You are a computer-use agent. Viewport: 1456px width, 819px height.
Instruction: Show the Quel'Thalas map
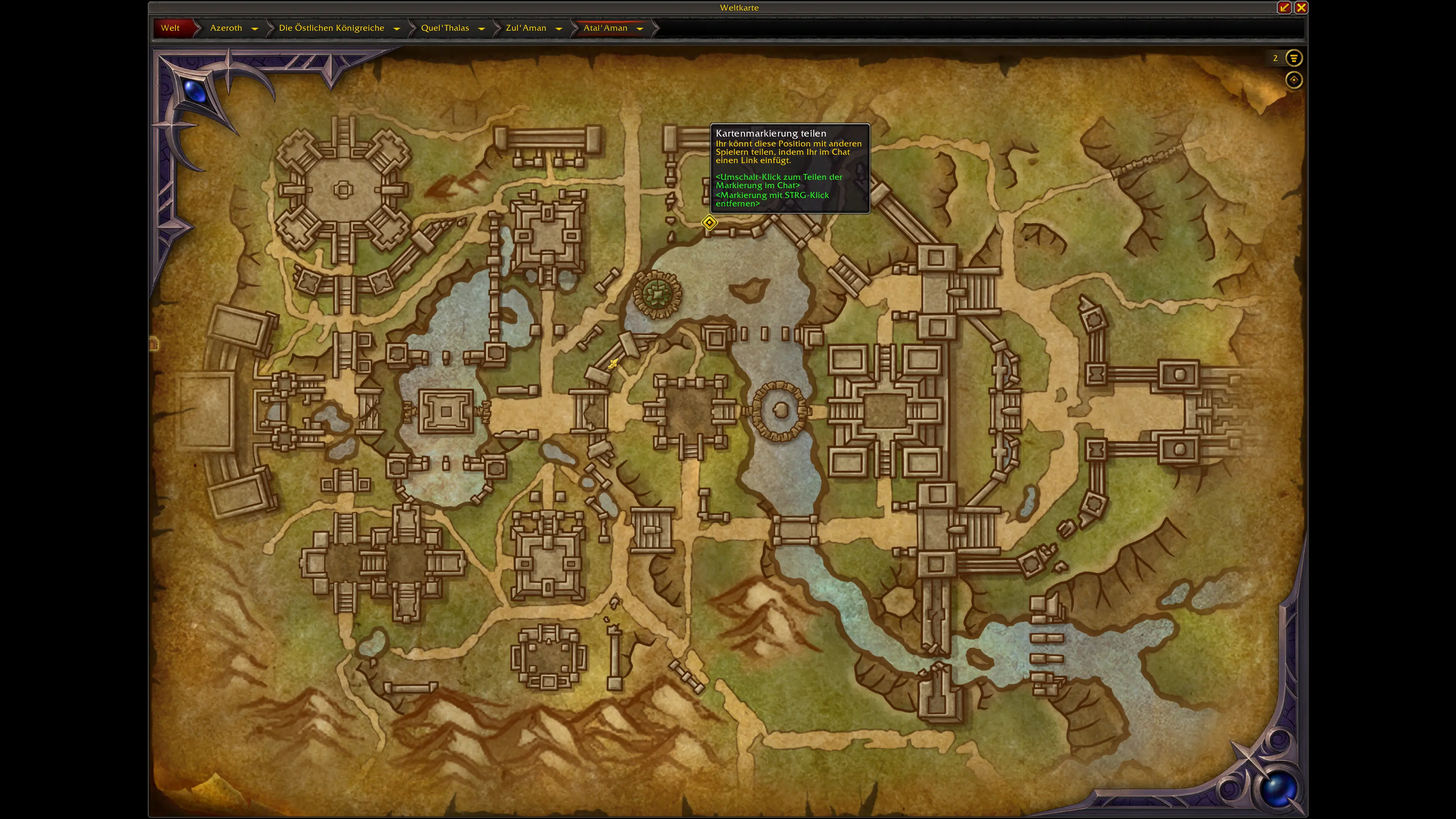tap(445, 28)
